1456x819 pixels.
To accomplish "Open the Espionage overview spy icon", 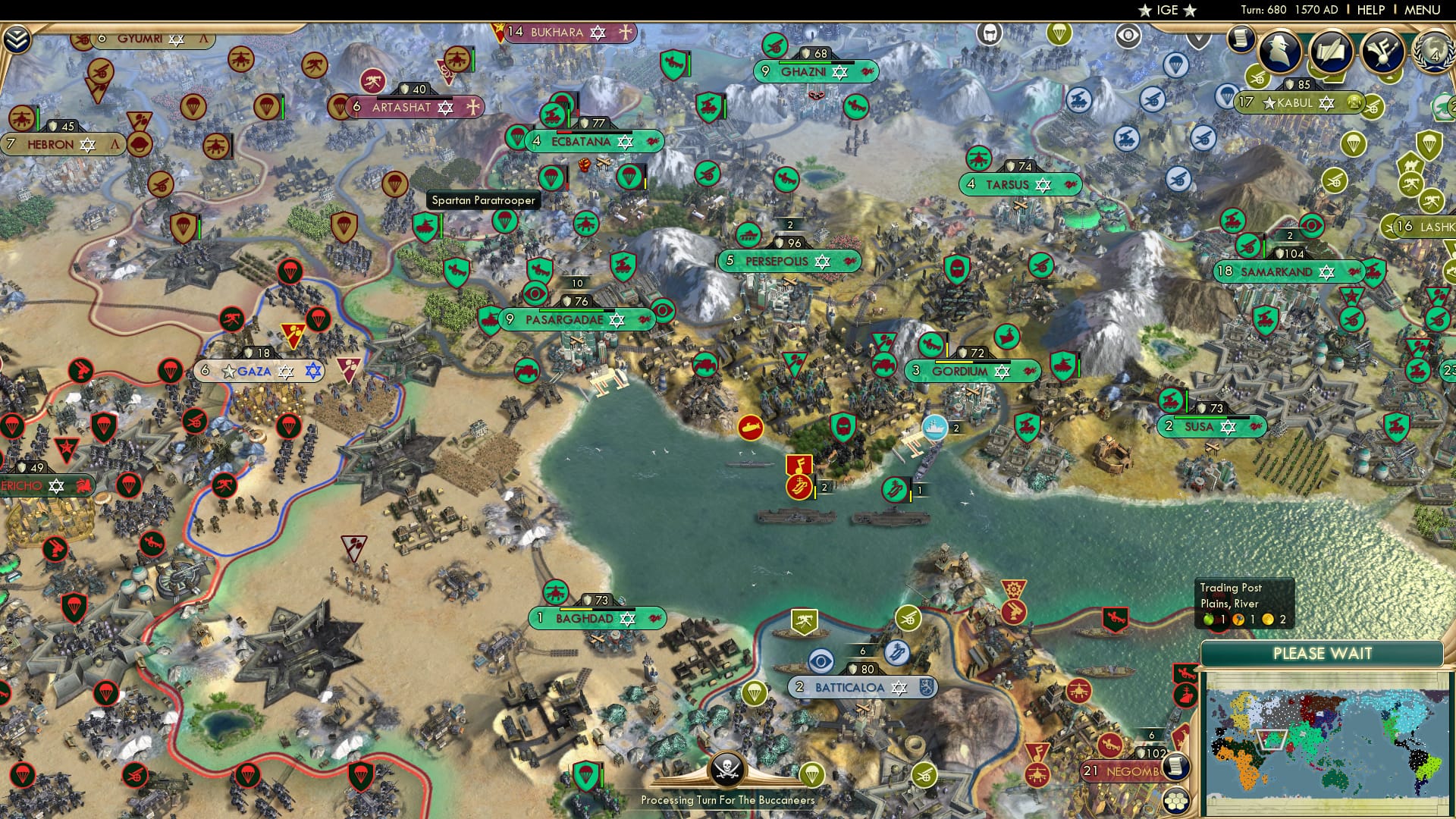I will [1281, 52].
